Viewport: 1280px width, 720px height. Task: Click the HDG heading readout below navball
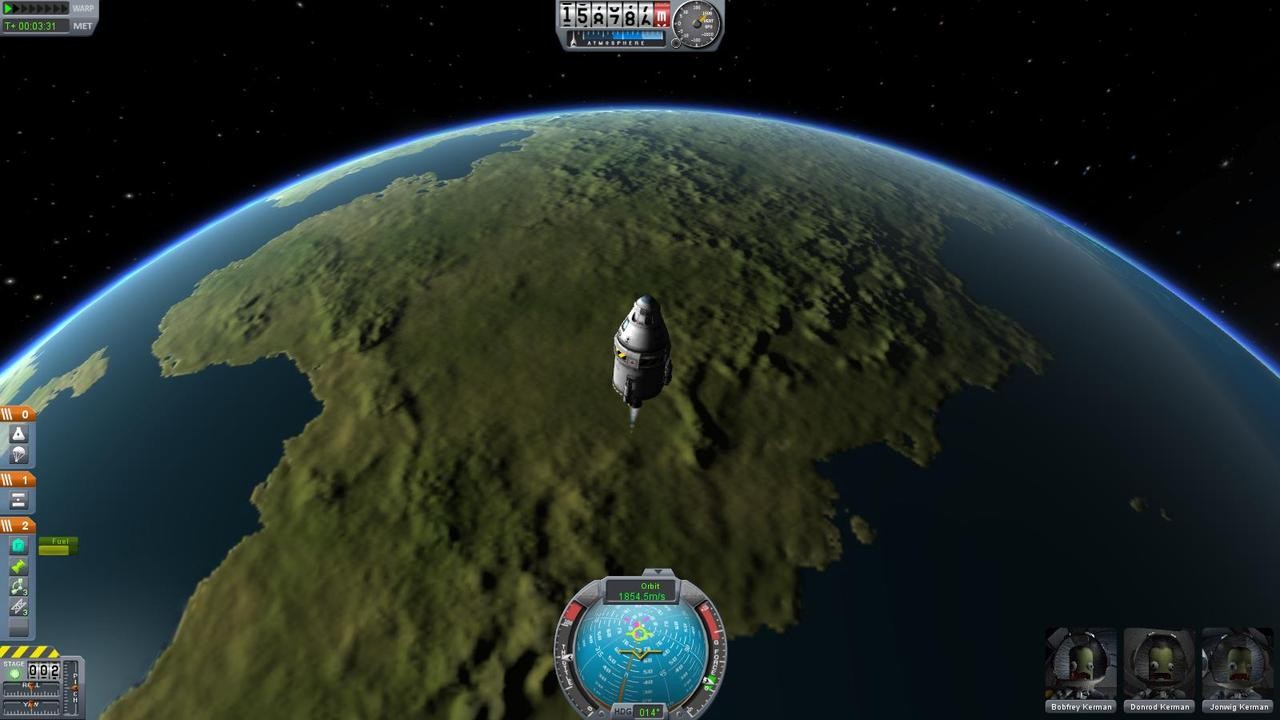644,712
